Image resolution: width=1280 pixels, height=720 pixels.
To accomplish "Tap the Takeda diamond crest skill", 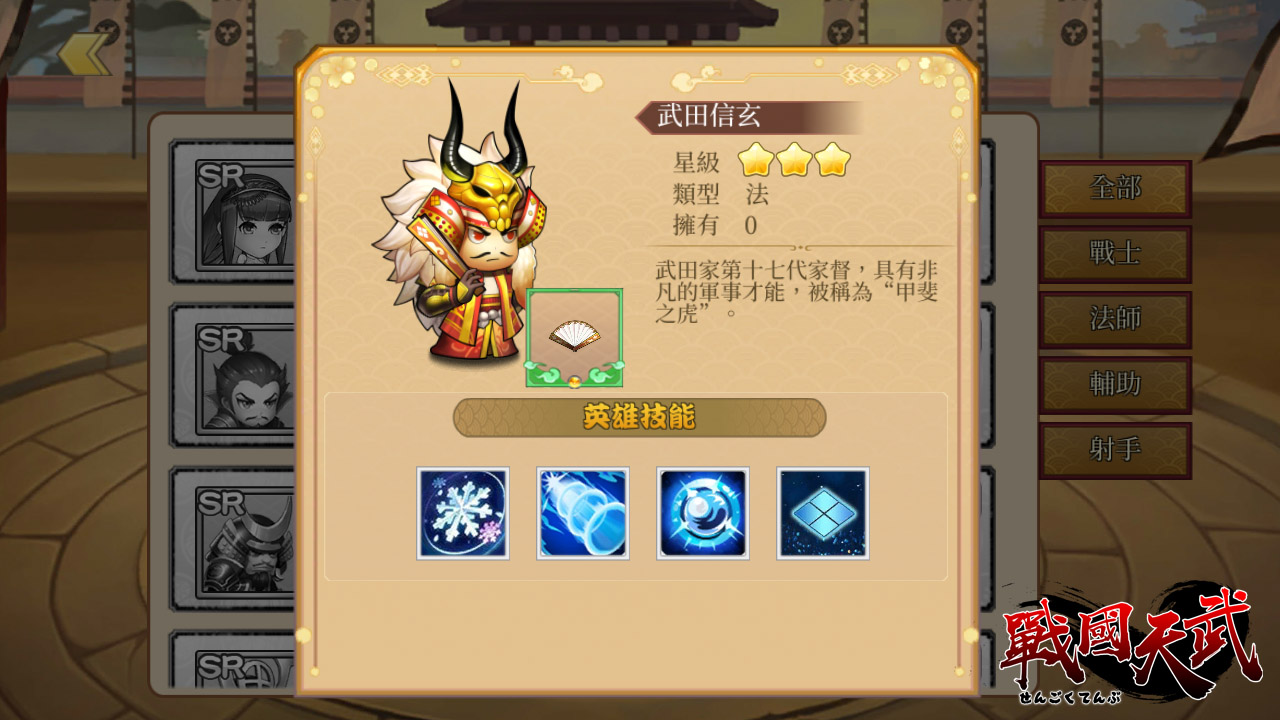I will tap(823, 513).
